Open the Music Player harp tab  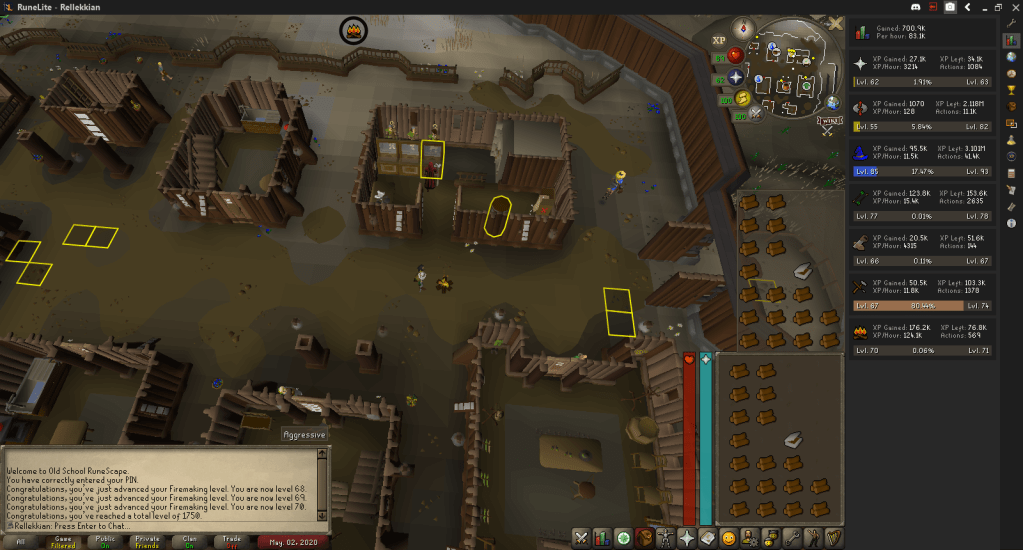pos(834,538)
